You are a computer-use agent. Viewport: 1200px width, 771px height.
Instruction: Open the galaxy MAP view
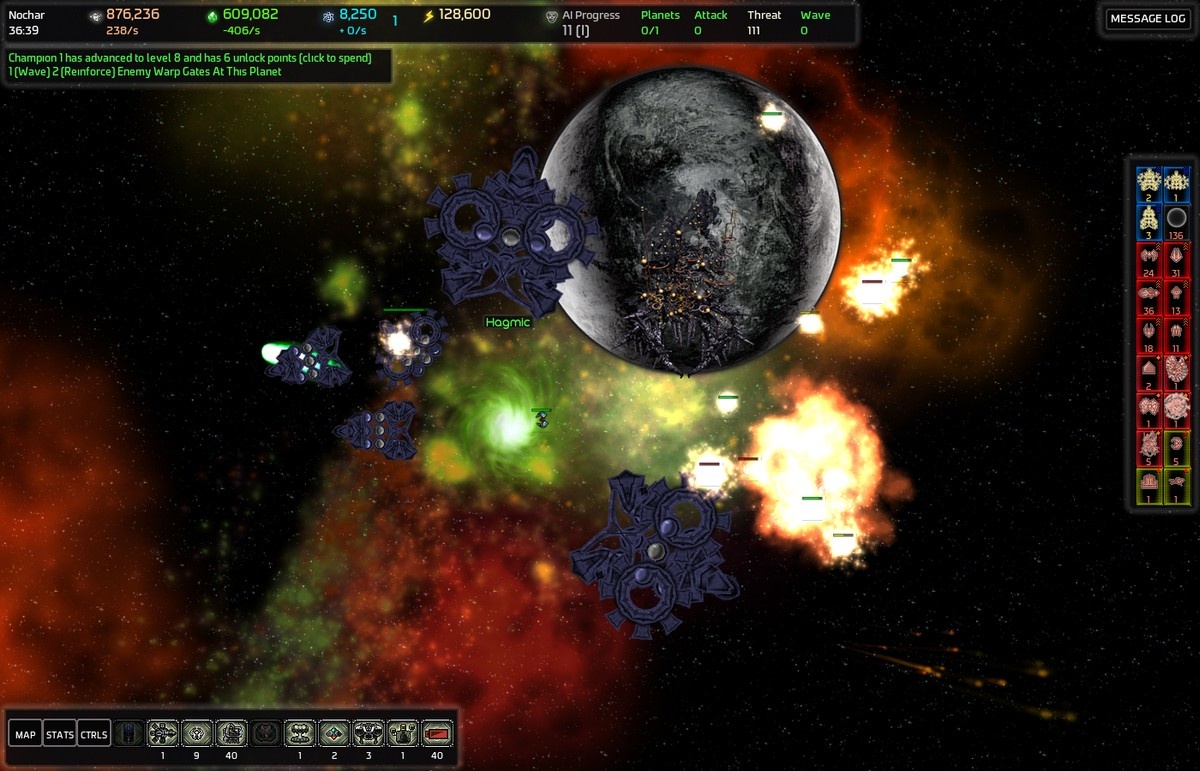26,735
